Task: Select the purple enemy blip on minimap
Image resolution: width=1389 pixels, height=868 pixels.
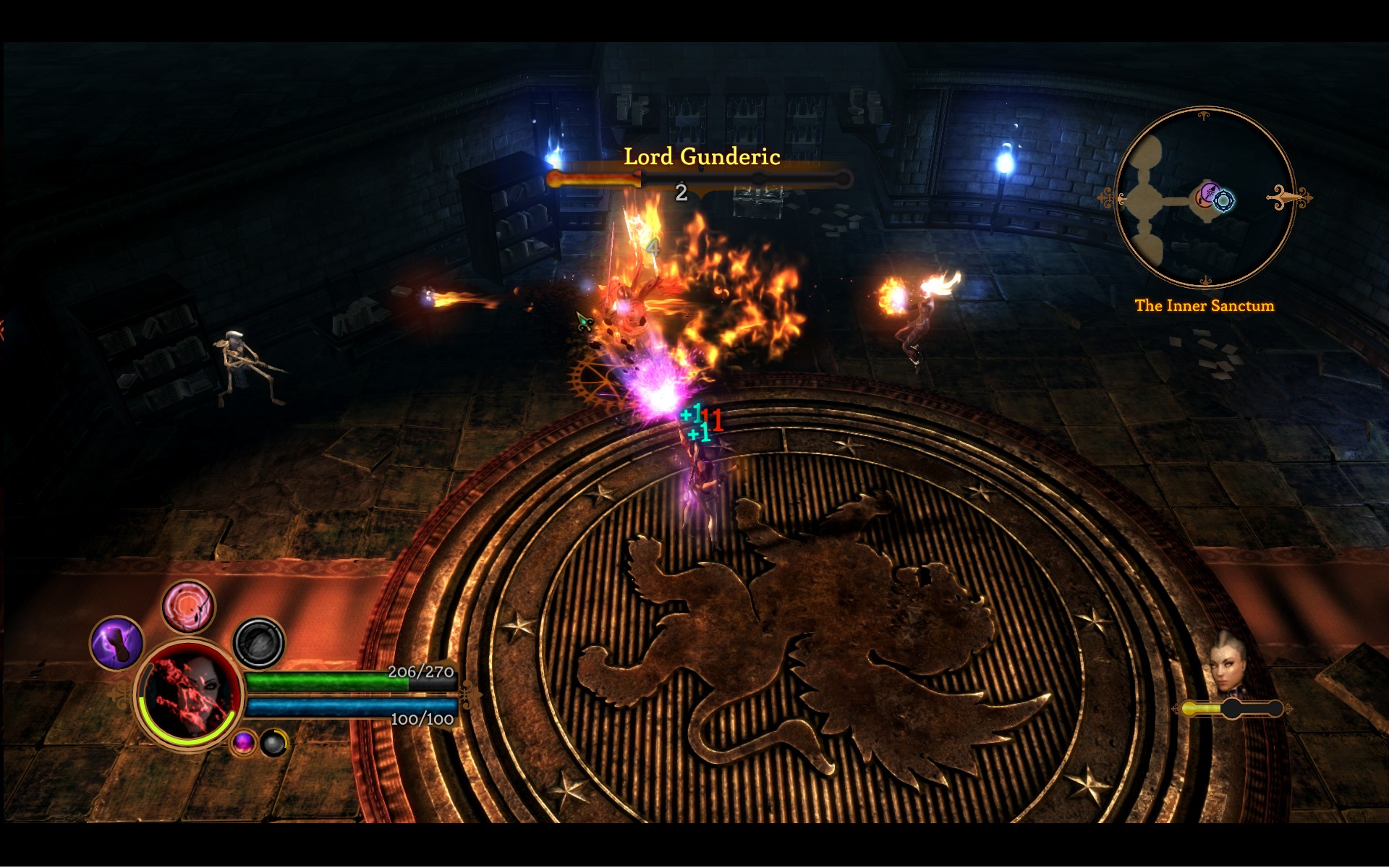Action: pos(1210,191)
